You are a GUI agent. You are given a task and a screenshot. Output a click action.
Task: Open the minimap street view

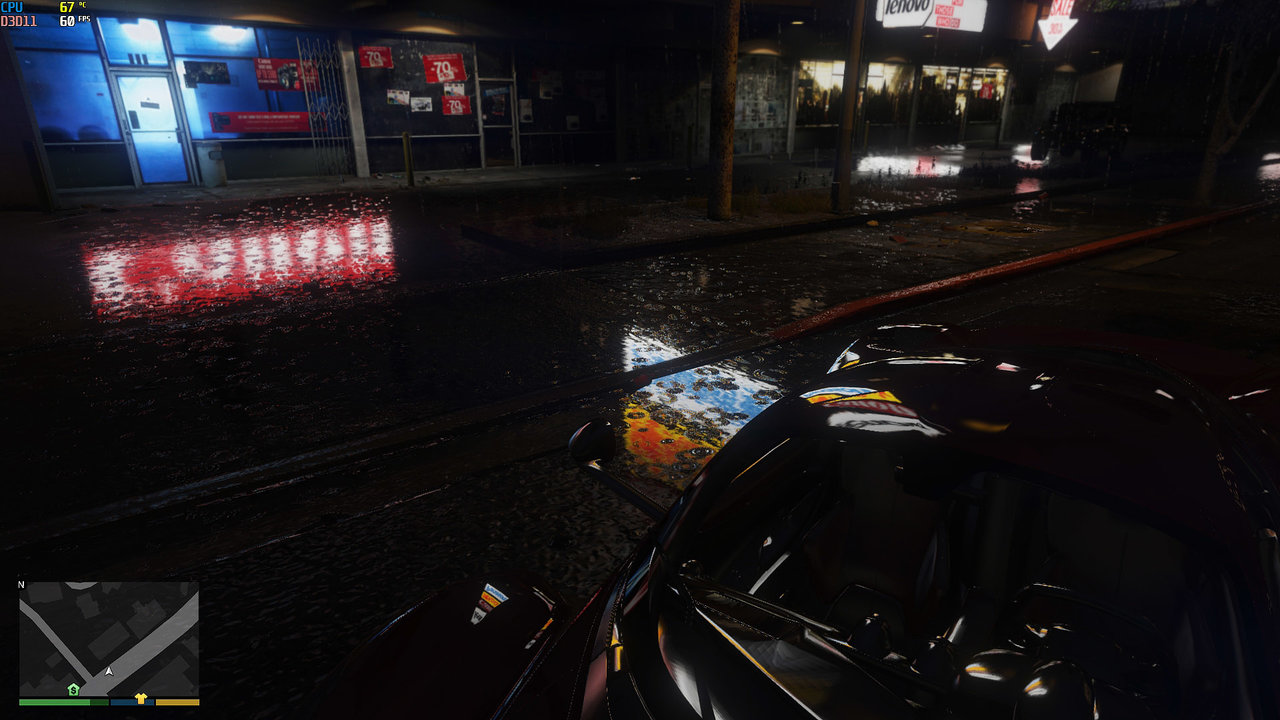108,638
